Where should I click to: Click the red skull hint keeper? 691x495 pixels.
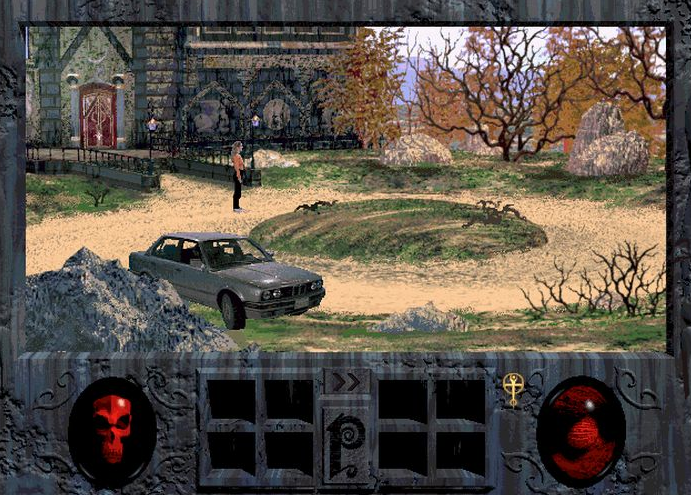pos(112,429)
